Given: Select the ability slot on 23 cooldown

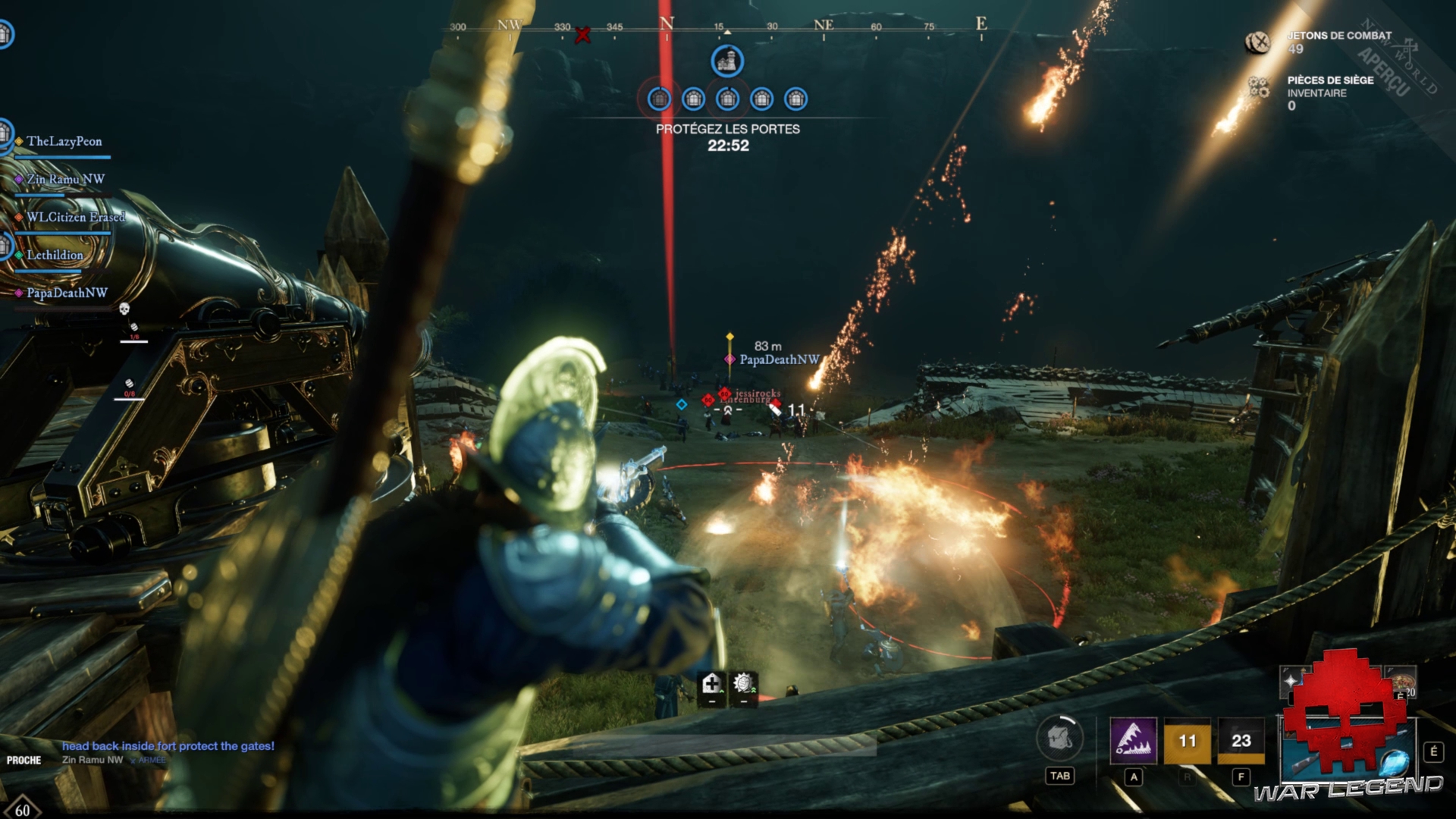Looking at the screenshot, I should (1241, 740).
